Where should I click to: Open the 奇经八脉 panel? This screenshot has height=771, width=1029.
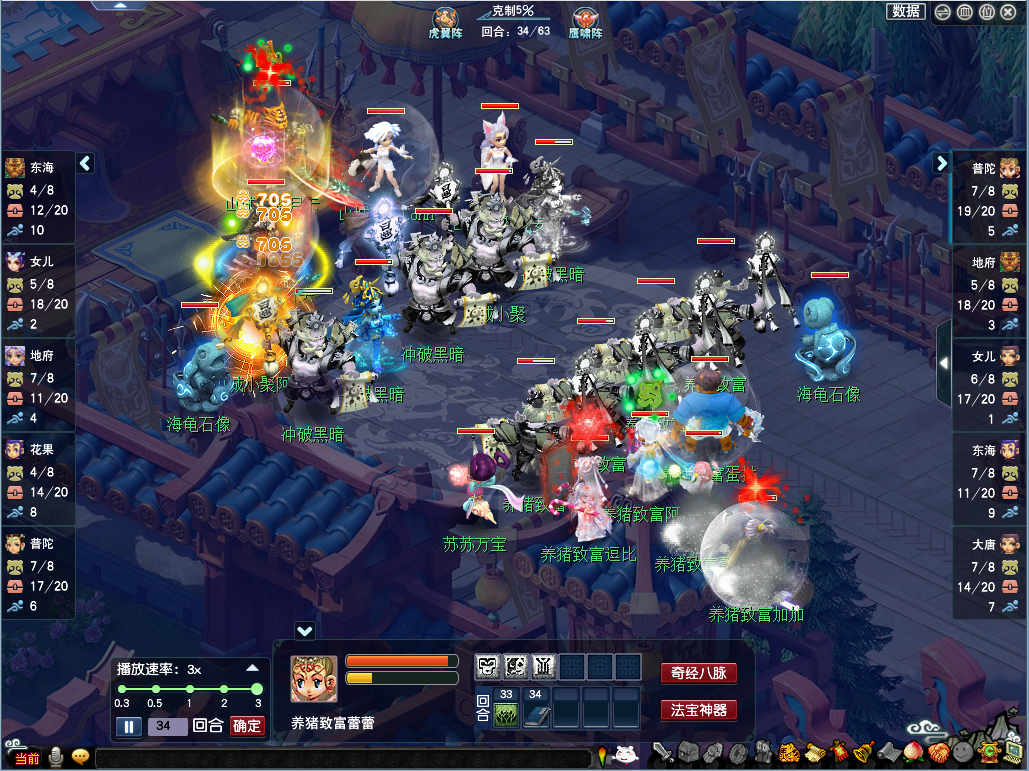pos(698,673)
